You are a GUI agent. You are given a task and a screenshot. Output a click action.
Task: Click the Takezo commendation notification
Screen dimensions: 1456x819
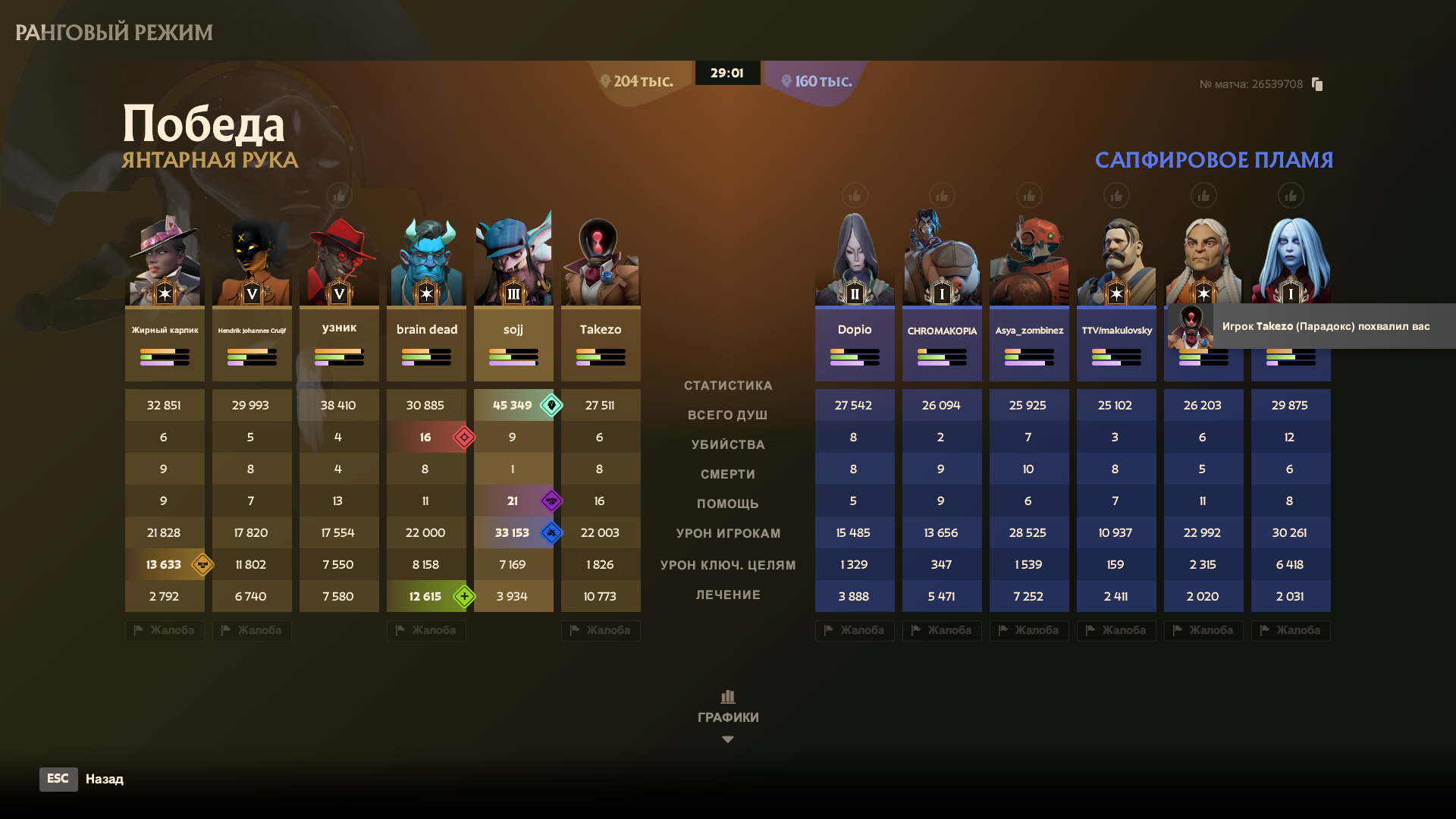[1312, 327]
